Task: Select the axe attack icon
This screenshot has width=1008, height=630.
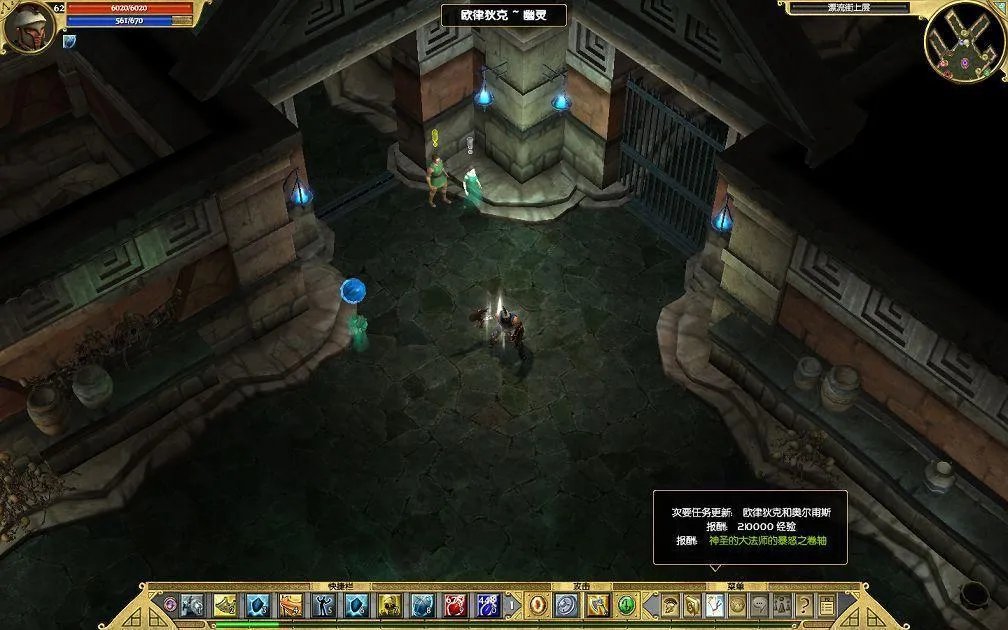Action: 598,605
